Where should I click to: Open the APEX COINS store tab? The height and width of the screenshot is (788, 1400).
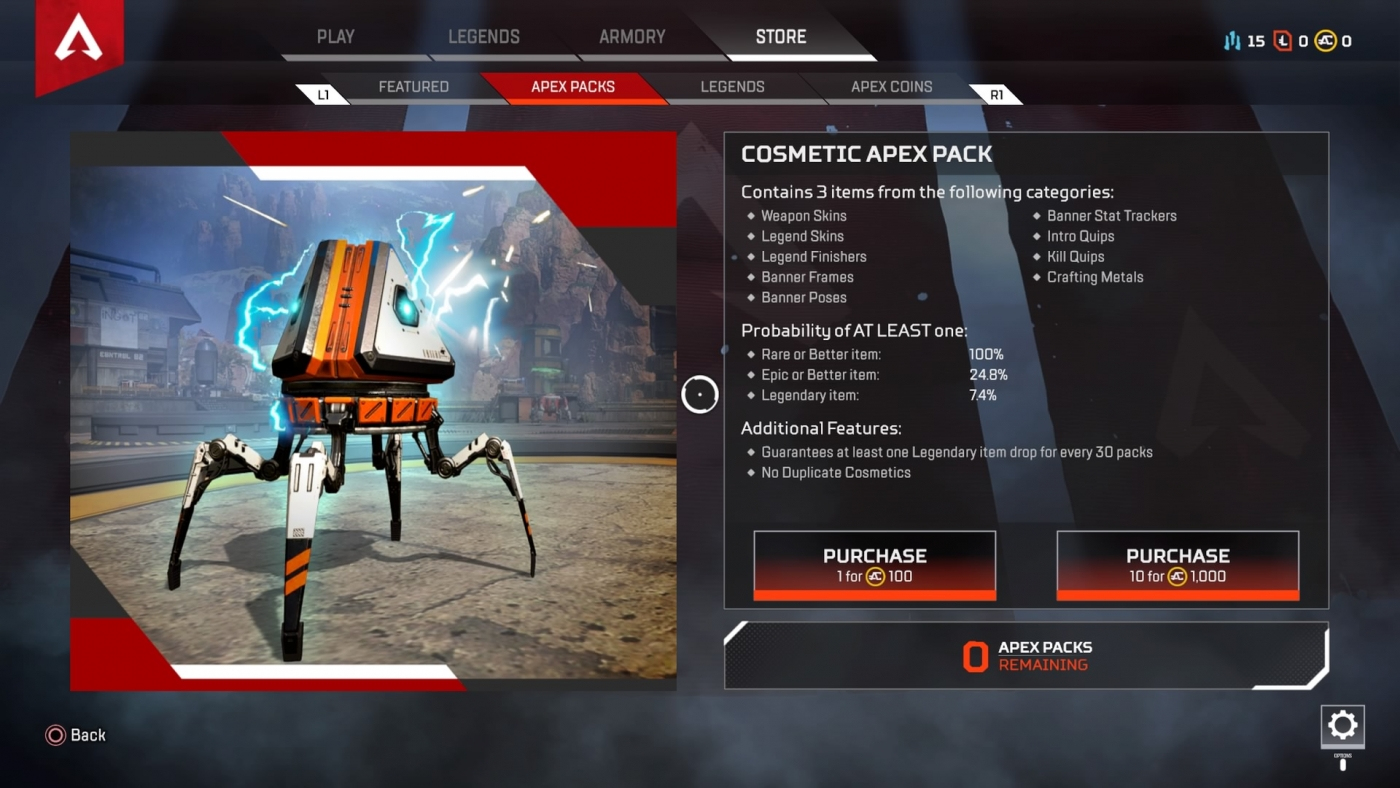pyautogui.click(x=890, y=87)
